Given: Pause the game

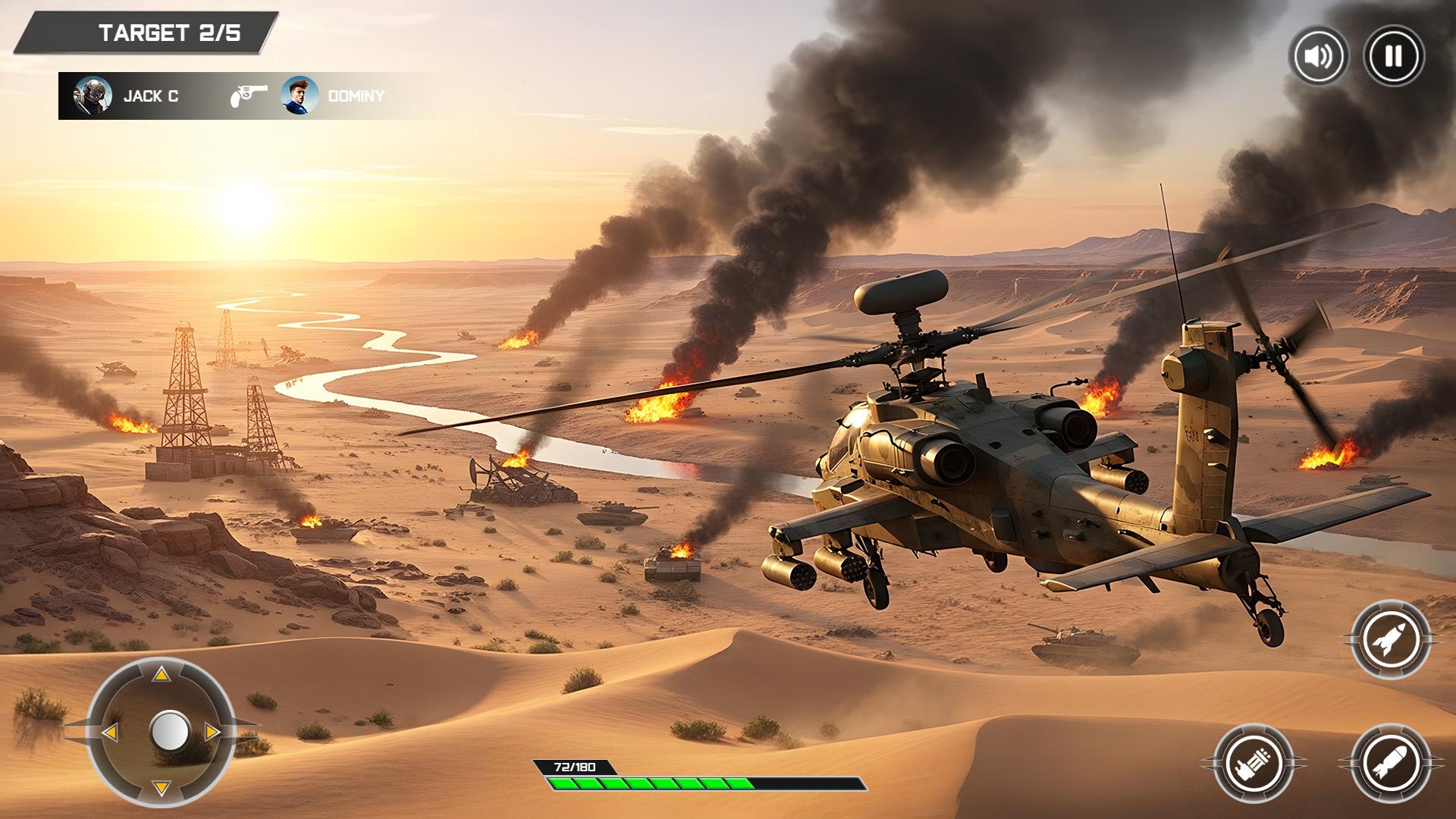Looking at the screenshot, I should tap(1393, 56).
